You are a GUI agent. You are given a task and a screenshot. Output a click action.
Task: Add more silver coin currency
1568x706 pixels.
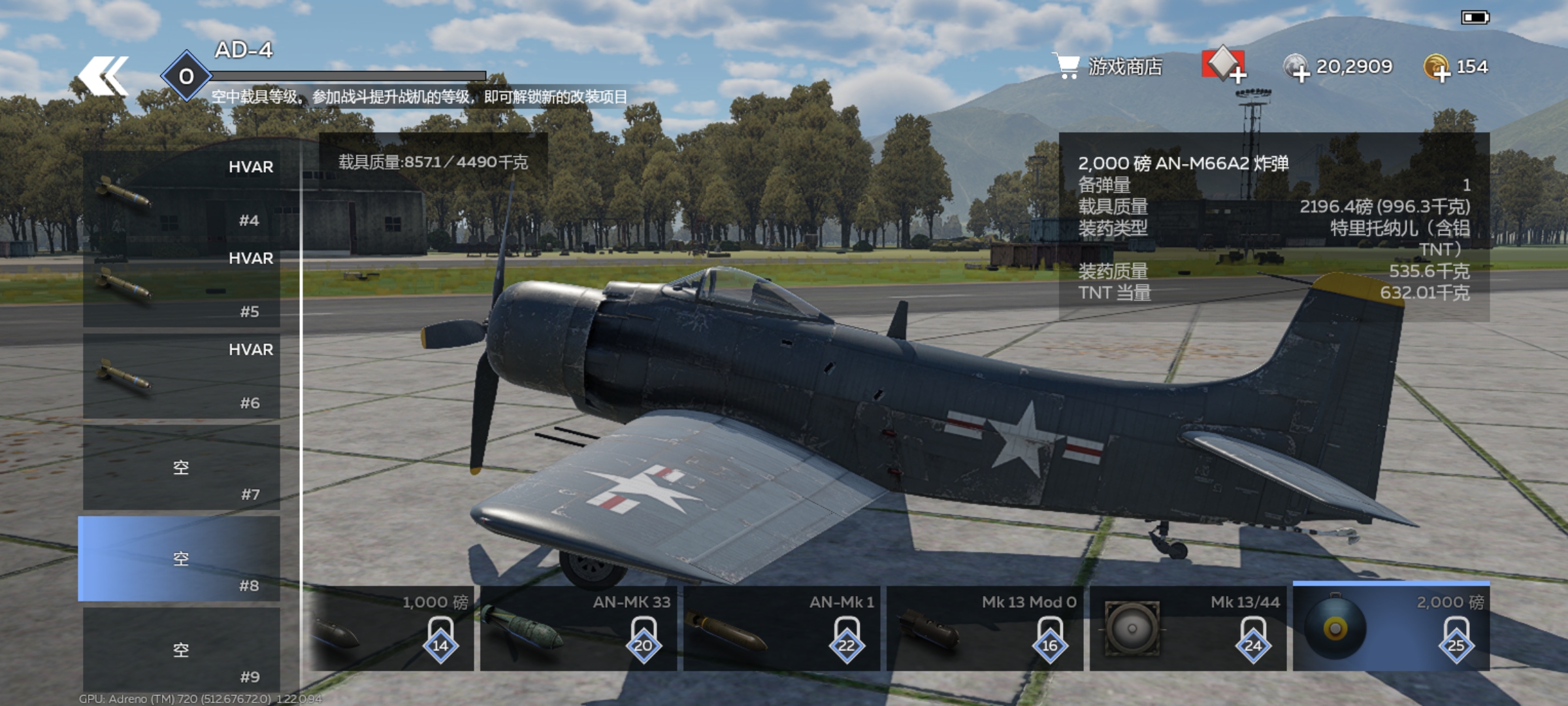(1298, 68)
